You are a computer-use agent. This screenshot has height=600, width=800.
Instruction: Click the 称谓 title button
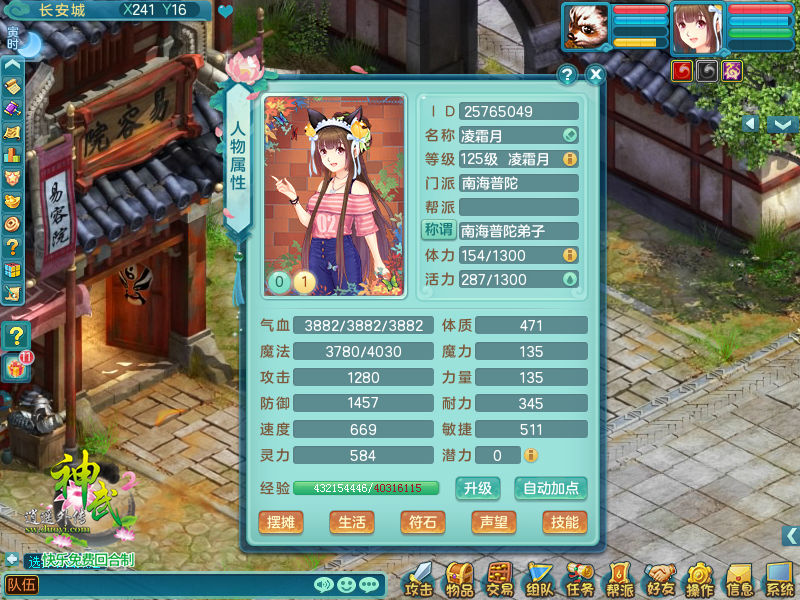(x=438, y=231)
